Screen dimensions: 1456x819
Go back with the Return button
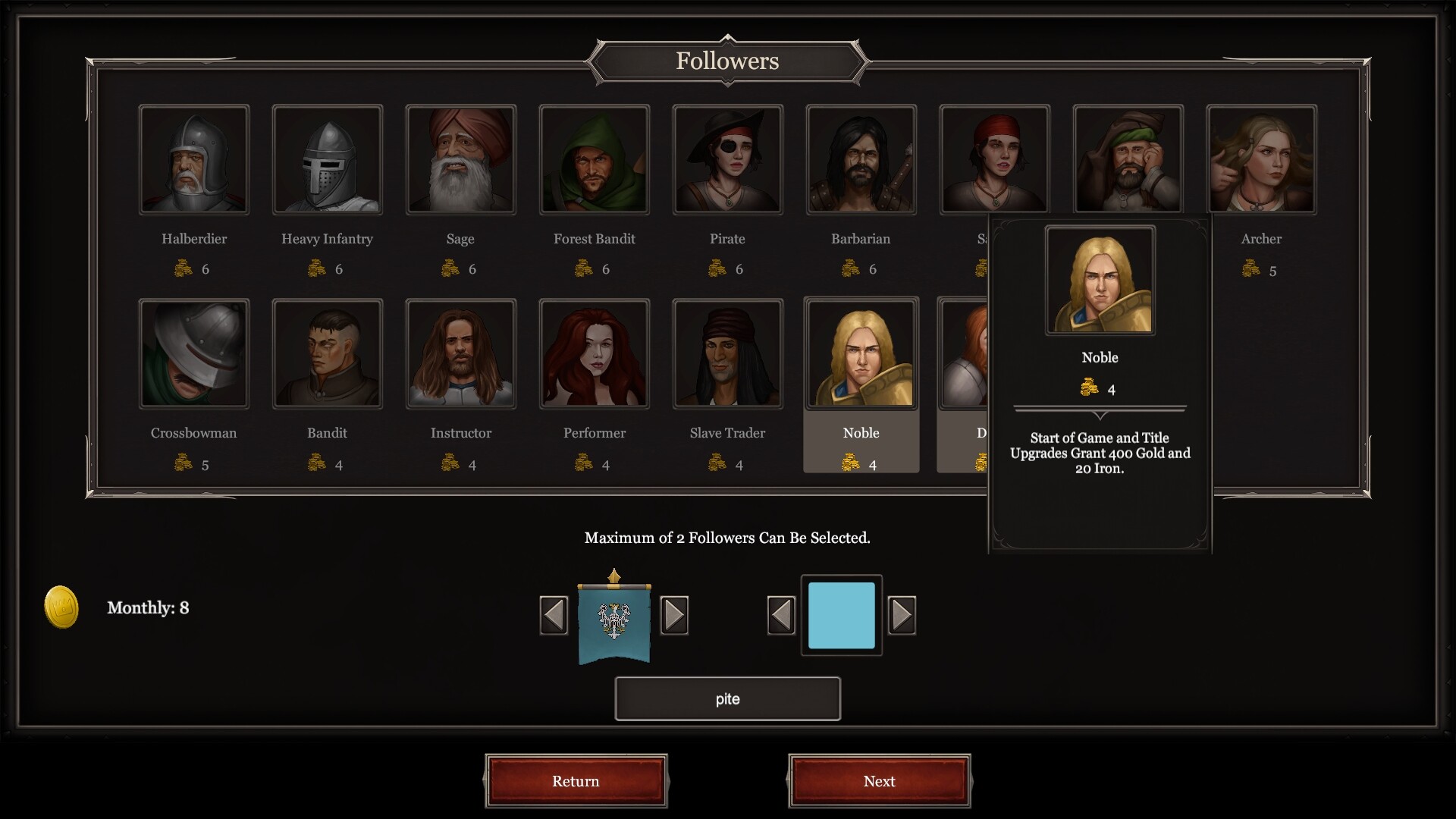pos(576,781)
